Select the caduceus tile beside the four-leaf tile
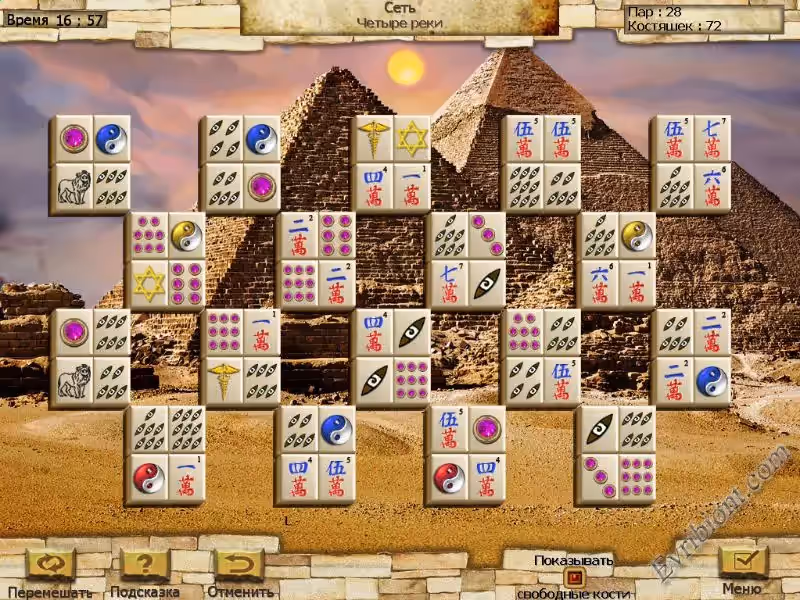The image size is (800, 600). click(224, 381)
